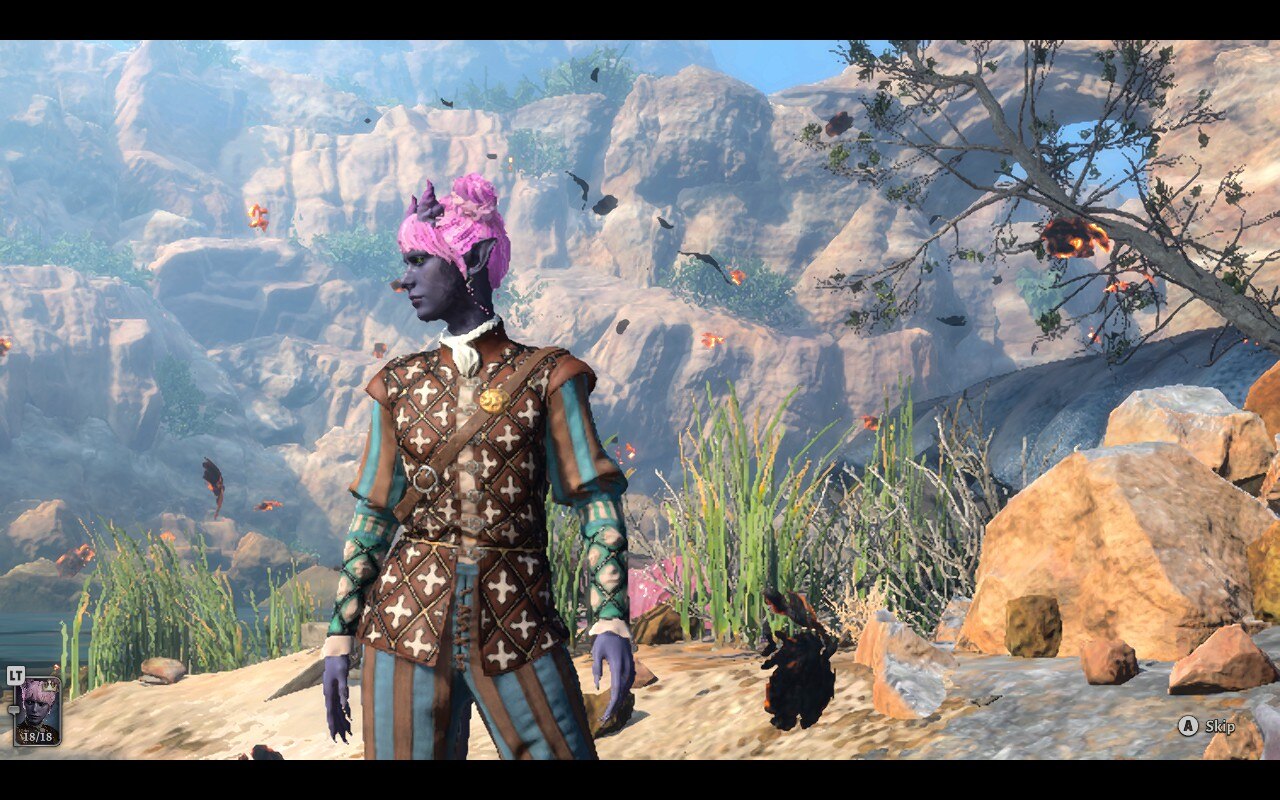
Task: Skip the cutscene
Action: point(1207,727)
